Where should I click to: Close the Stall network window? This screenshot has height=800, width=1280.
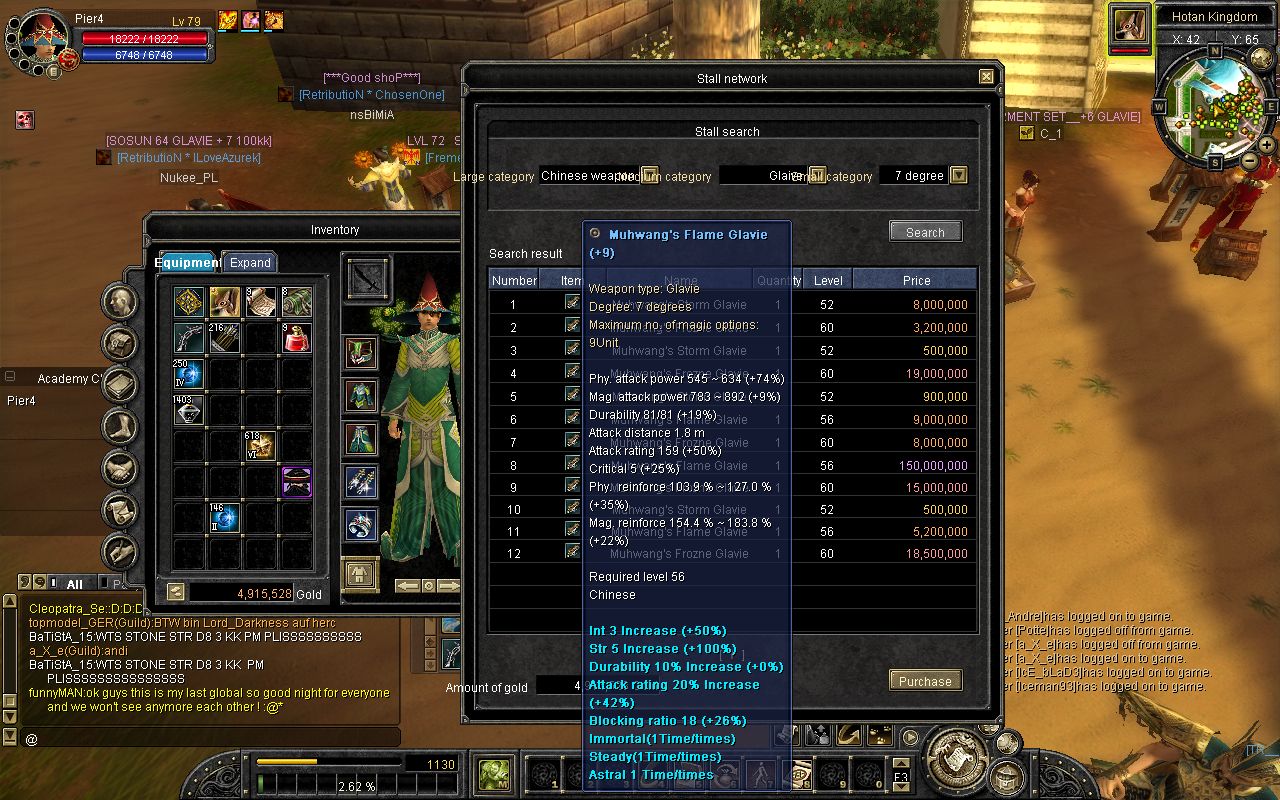pos(986,77)
